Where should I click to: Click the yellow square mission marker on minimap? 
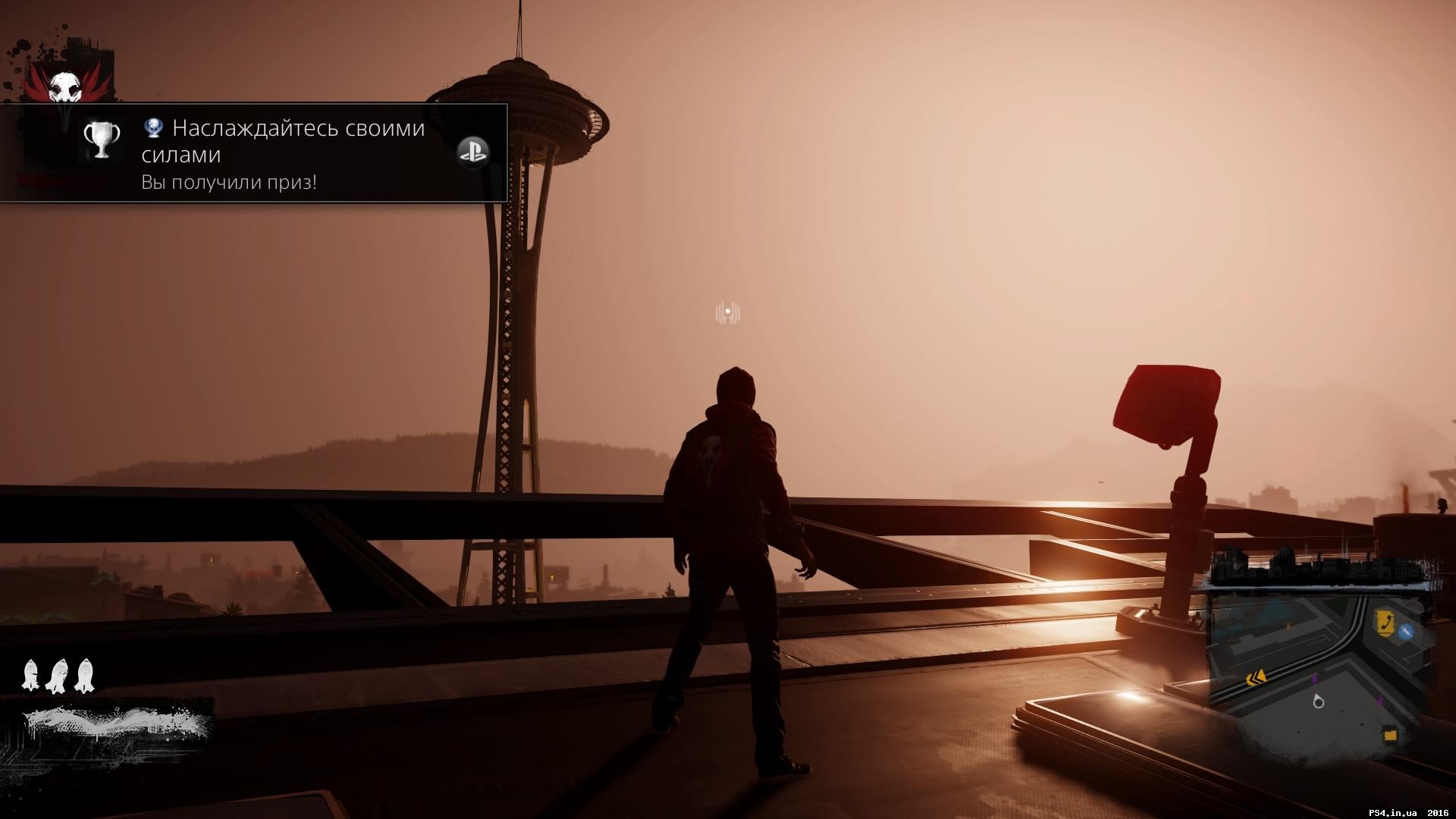[x=1389, y=733]
